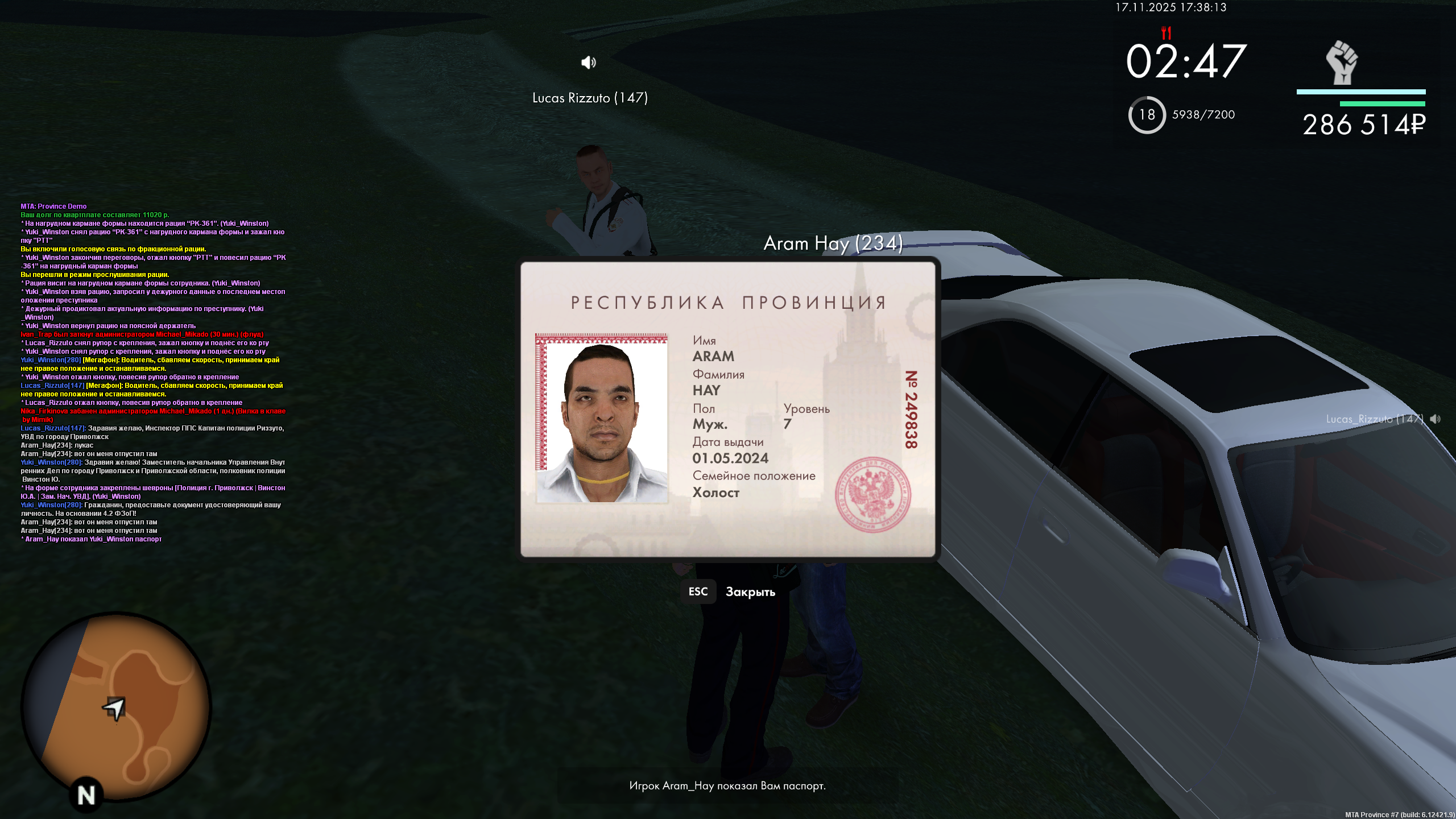Click the fist weapon icon
Image resolution: width=1456 pixels, height=819 pixels.
[1342, 63]
